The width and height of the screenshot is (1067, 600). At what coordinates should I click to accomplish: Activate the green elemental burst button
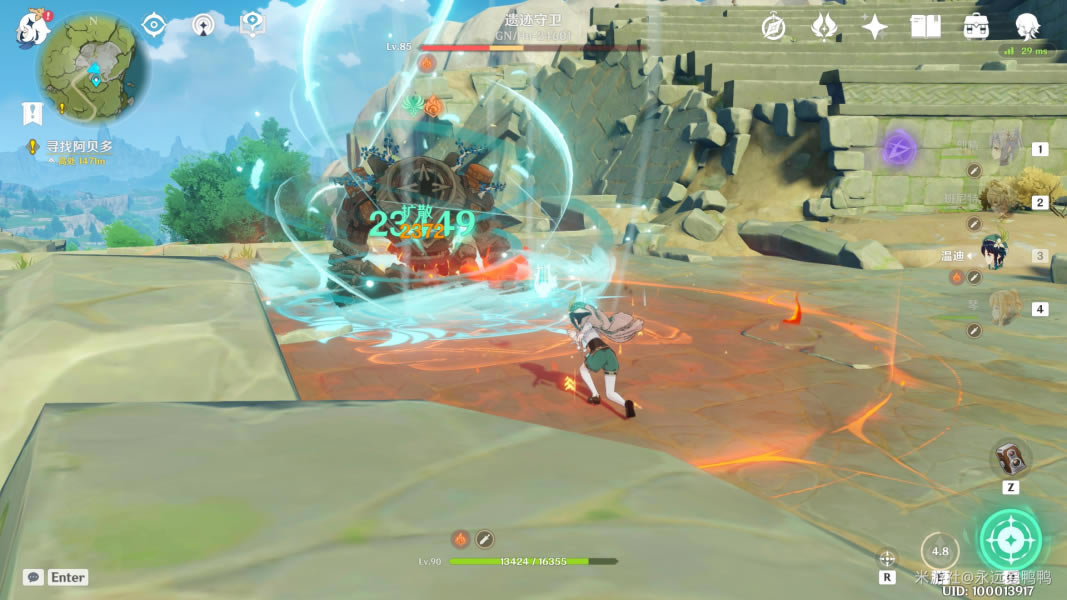click(1010, 539)
